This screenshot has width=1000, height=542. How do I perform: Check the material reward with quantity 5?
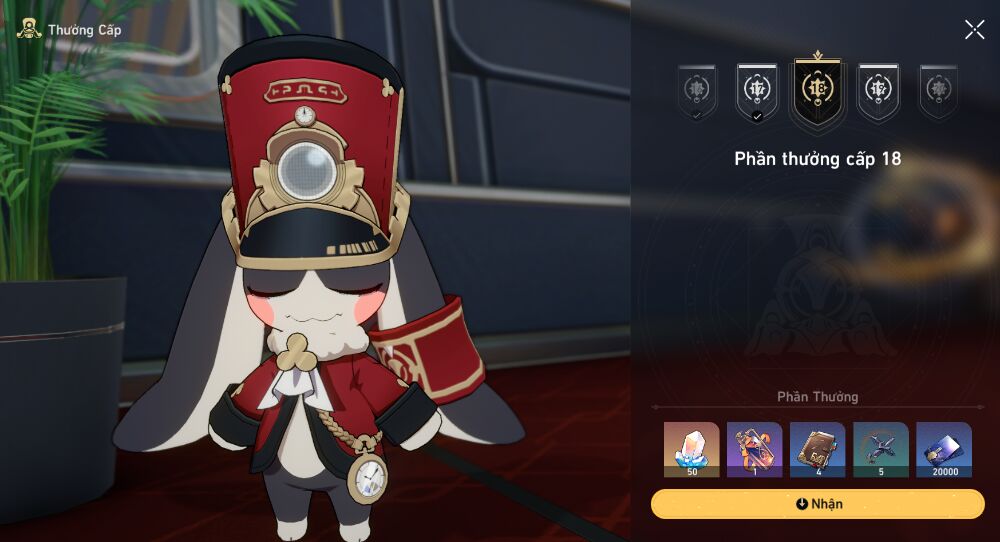coord(880,449)
